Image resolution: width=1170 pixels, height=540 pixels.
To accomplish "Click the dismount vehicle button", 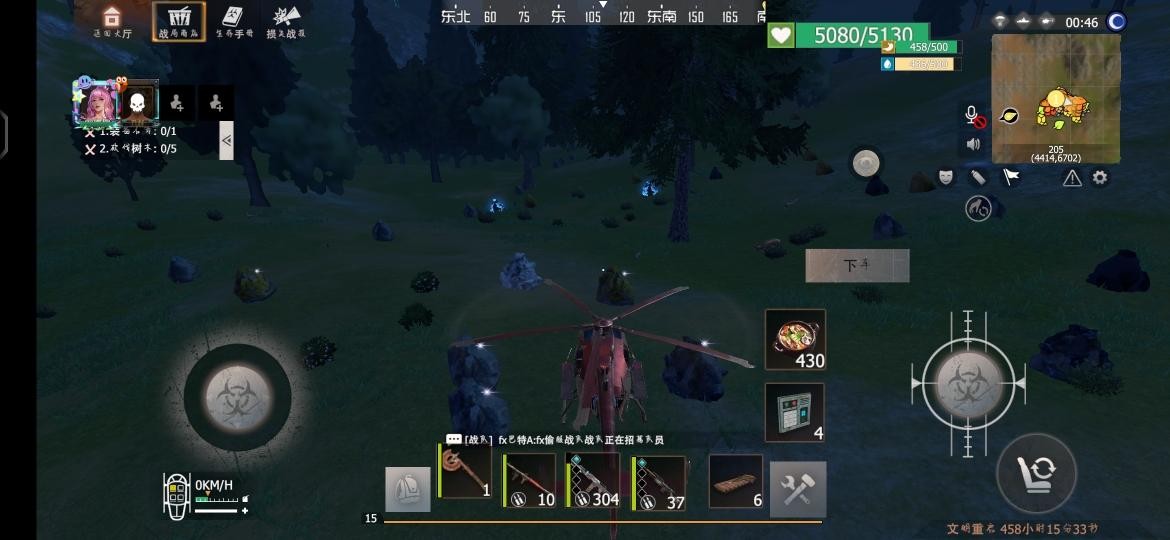I will tap(857, 266).
